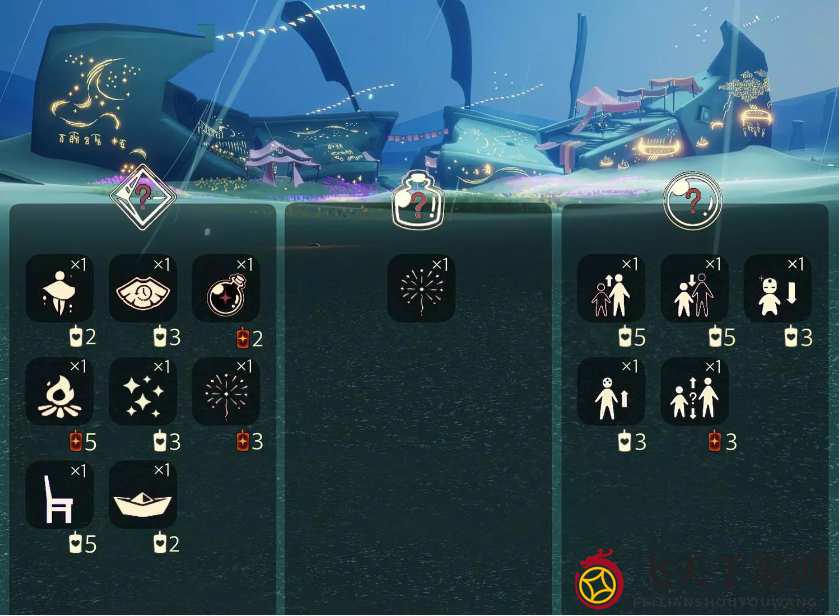Image resolution: width=840 pixels, height=616 pixels.
Task: Buy the four sparkling stars spell
Action: point(143,392)
